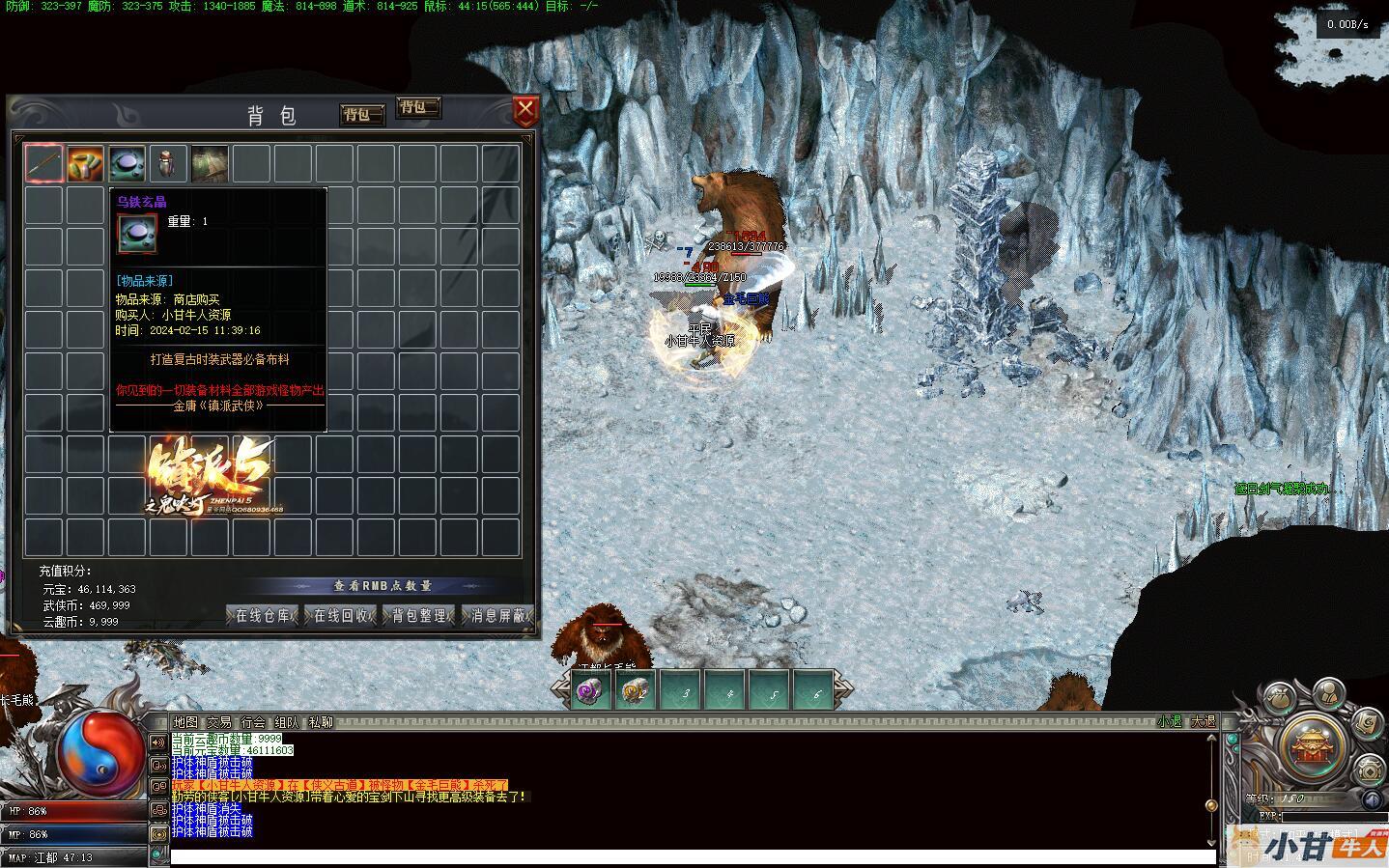Open the 私聊 private chat tab
The image size is (1389, 868).
point(321,722)
